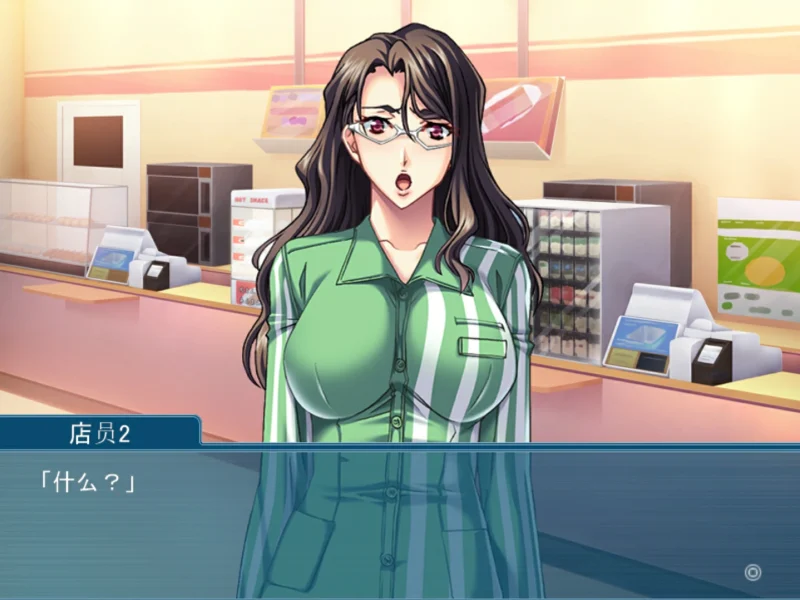Click the circular advance icon in the dialogue box
Screen dimensions: 800x600
click(753, 572)
